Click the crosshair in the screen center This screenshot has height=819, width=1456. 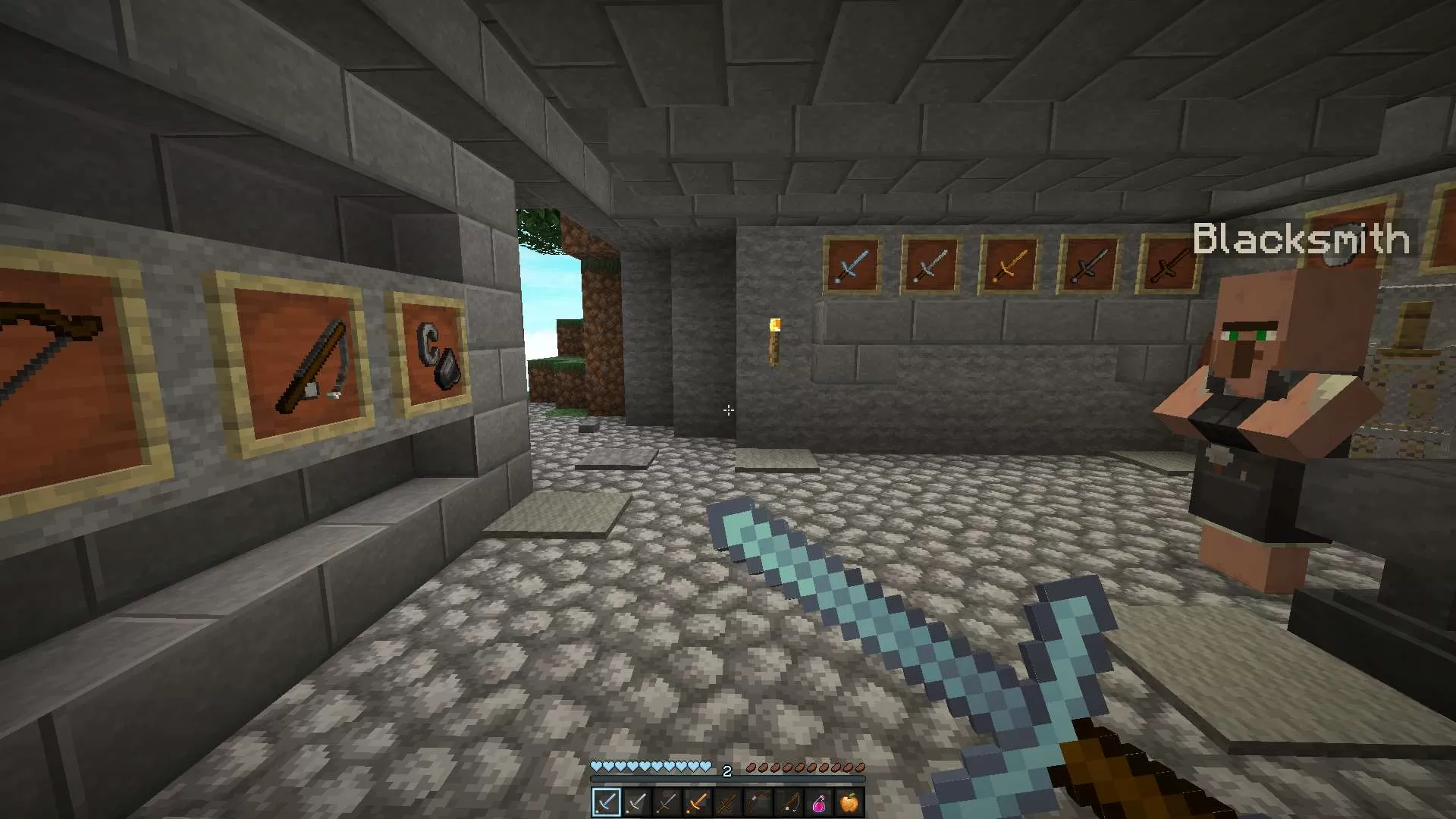(728, 411)
